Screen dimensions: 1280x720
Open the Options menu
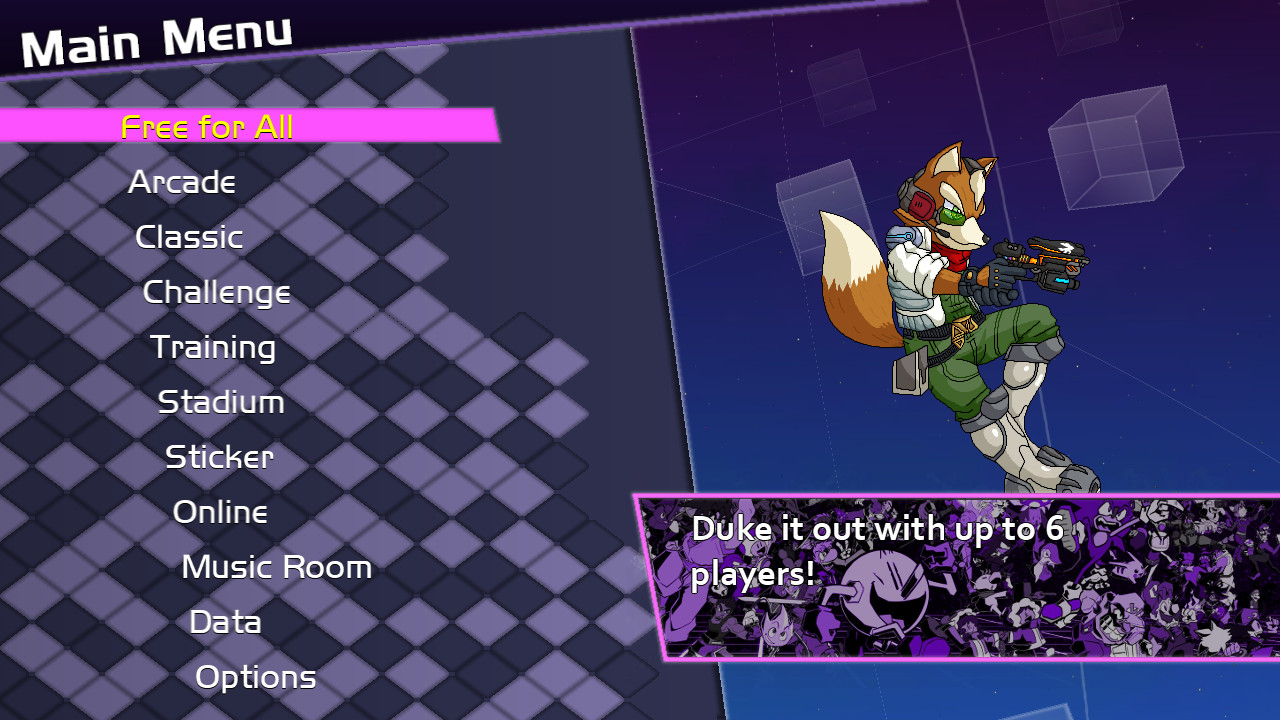coord(256,677)
